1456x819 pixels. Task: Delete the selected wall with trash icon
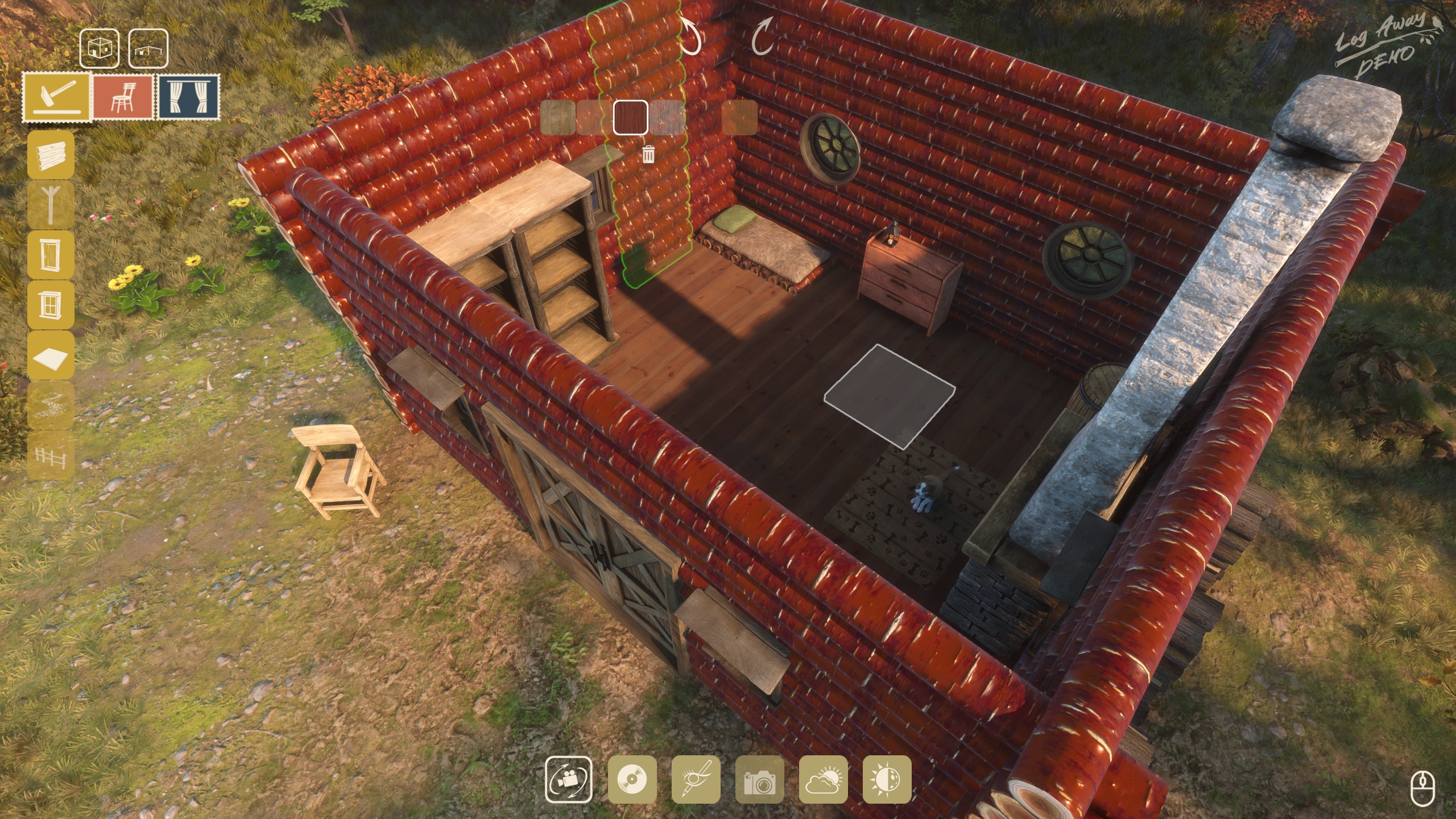[648, 154]
